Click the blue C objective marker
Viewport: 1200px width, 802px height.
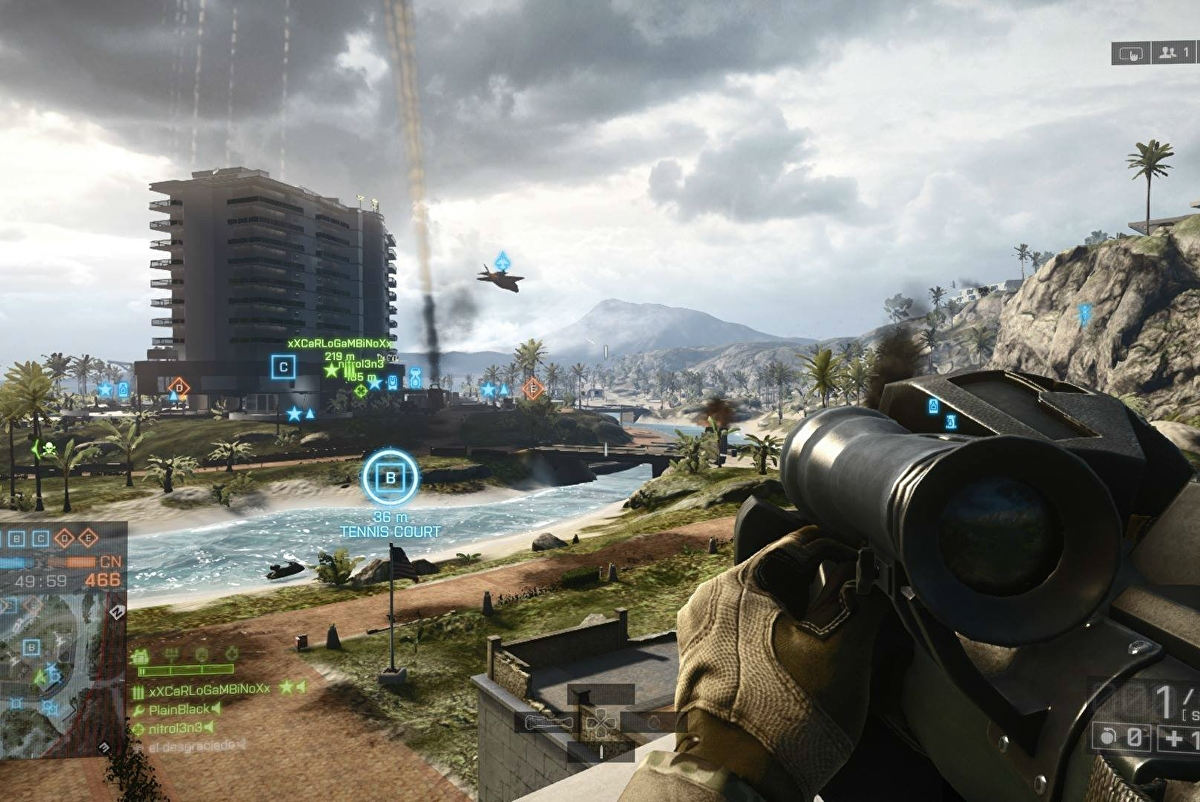pyautogui.click(x=283, y=367)
